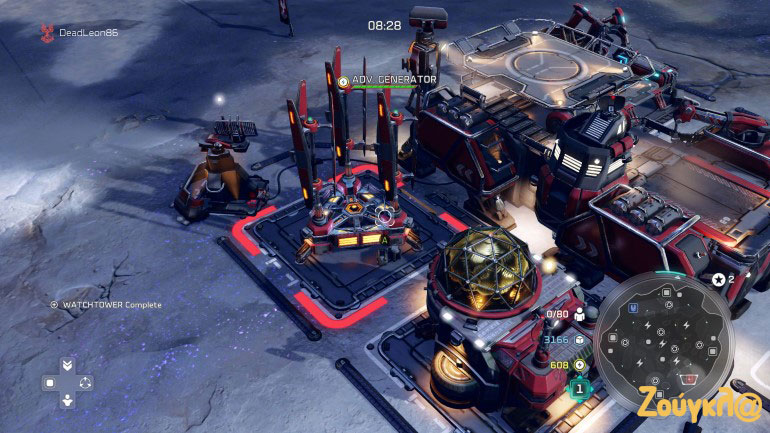Viewport: 770px width, 433px height.
Task: Select the red home base marker on minimap
Action: click(x=686, y=378)
